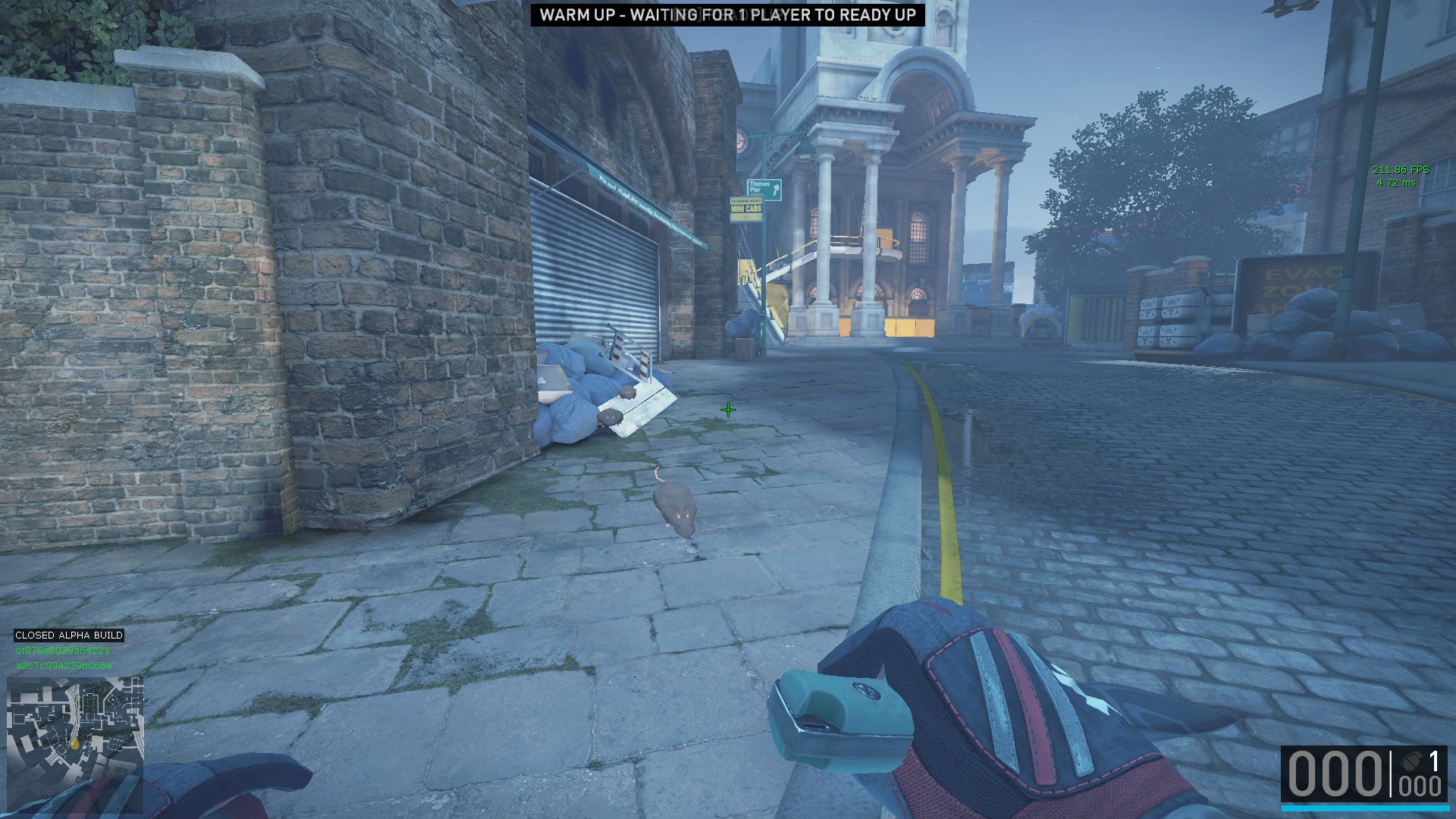The image size is (1456, 819).
Task: Select the grenade icon by the ammo counter
Action: pyautogui.click(x=1412, y=761)
